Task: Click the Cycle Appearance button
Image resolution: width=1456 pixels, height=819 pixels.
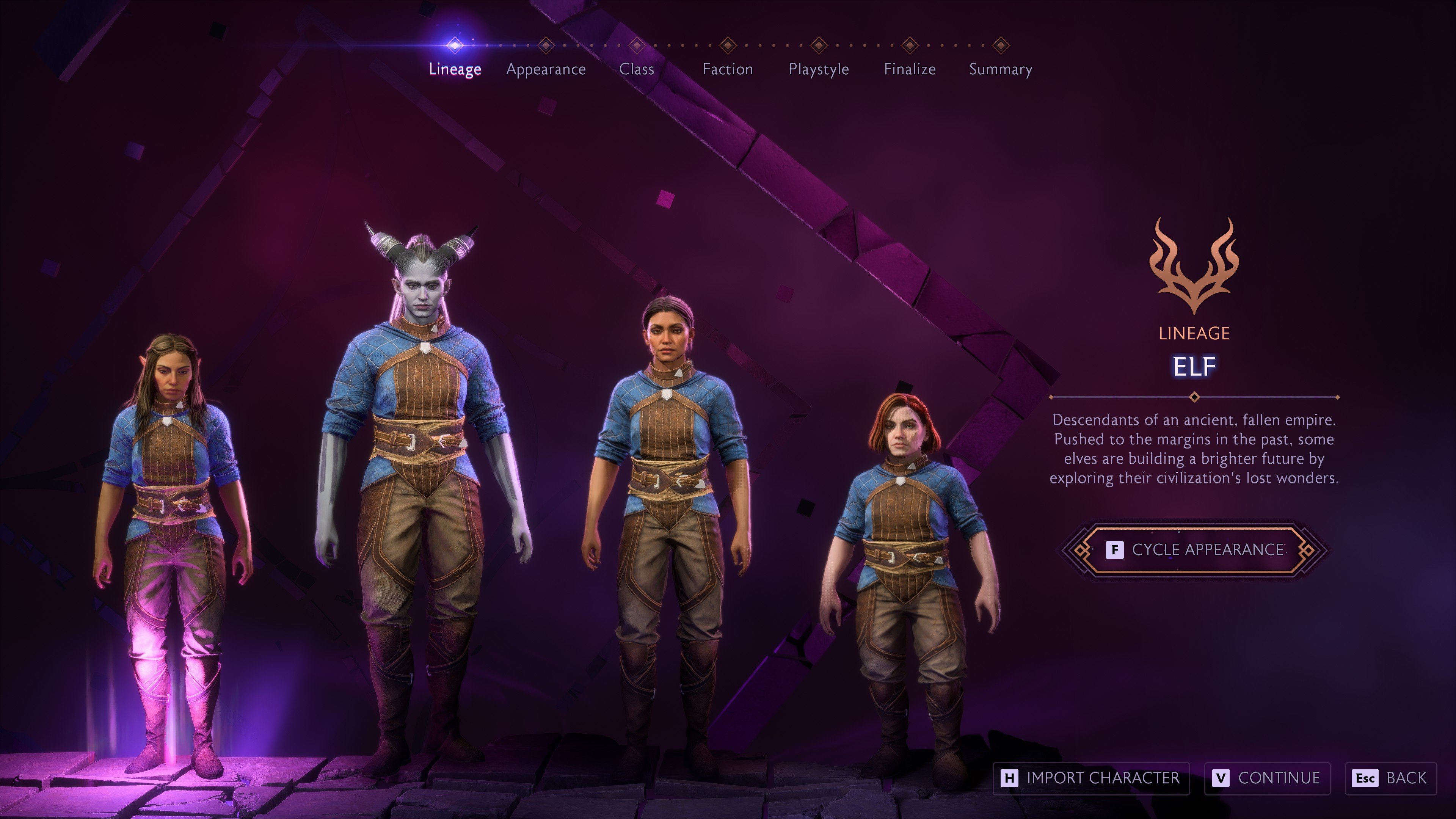Action: click(1194, 550)
